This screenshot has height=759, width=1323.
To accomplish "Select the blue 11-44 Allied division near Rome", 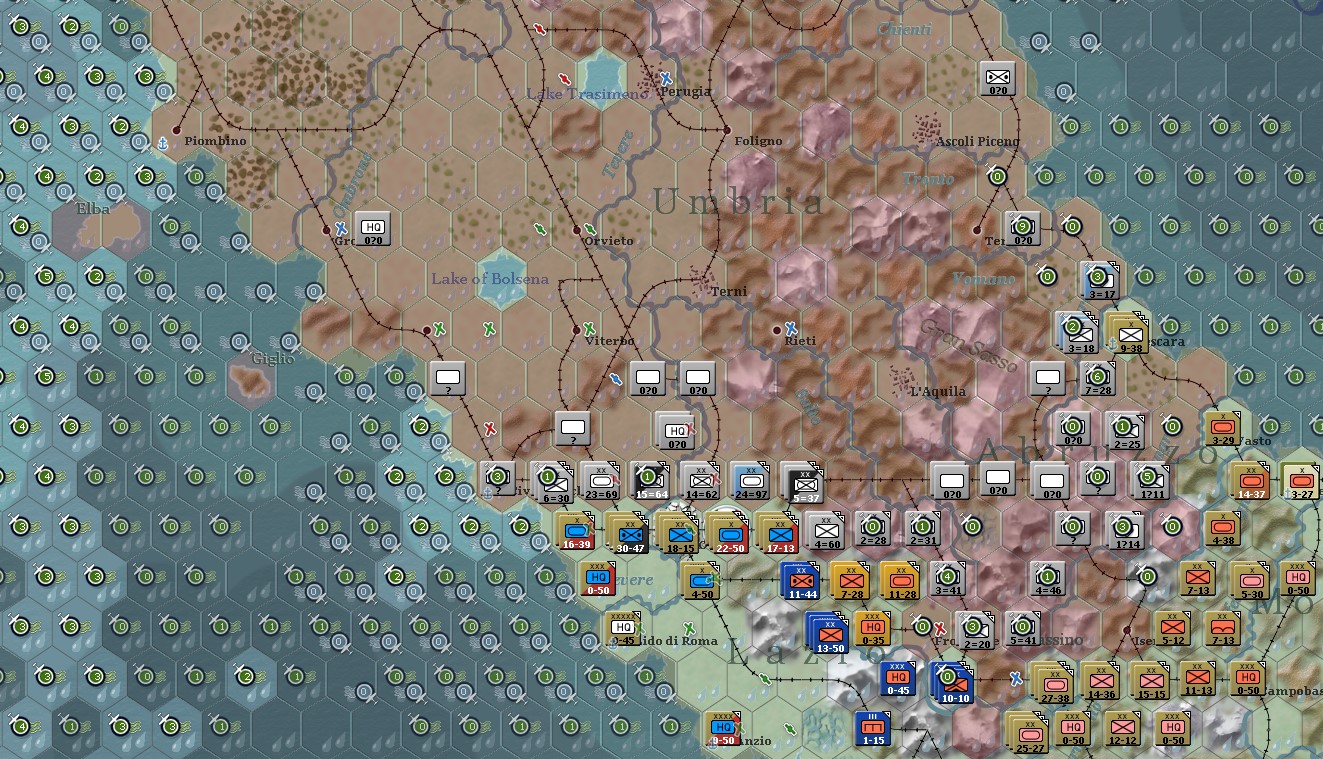I will click(800, 578).
